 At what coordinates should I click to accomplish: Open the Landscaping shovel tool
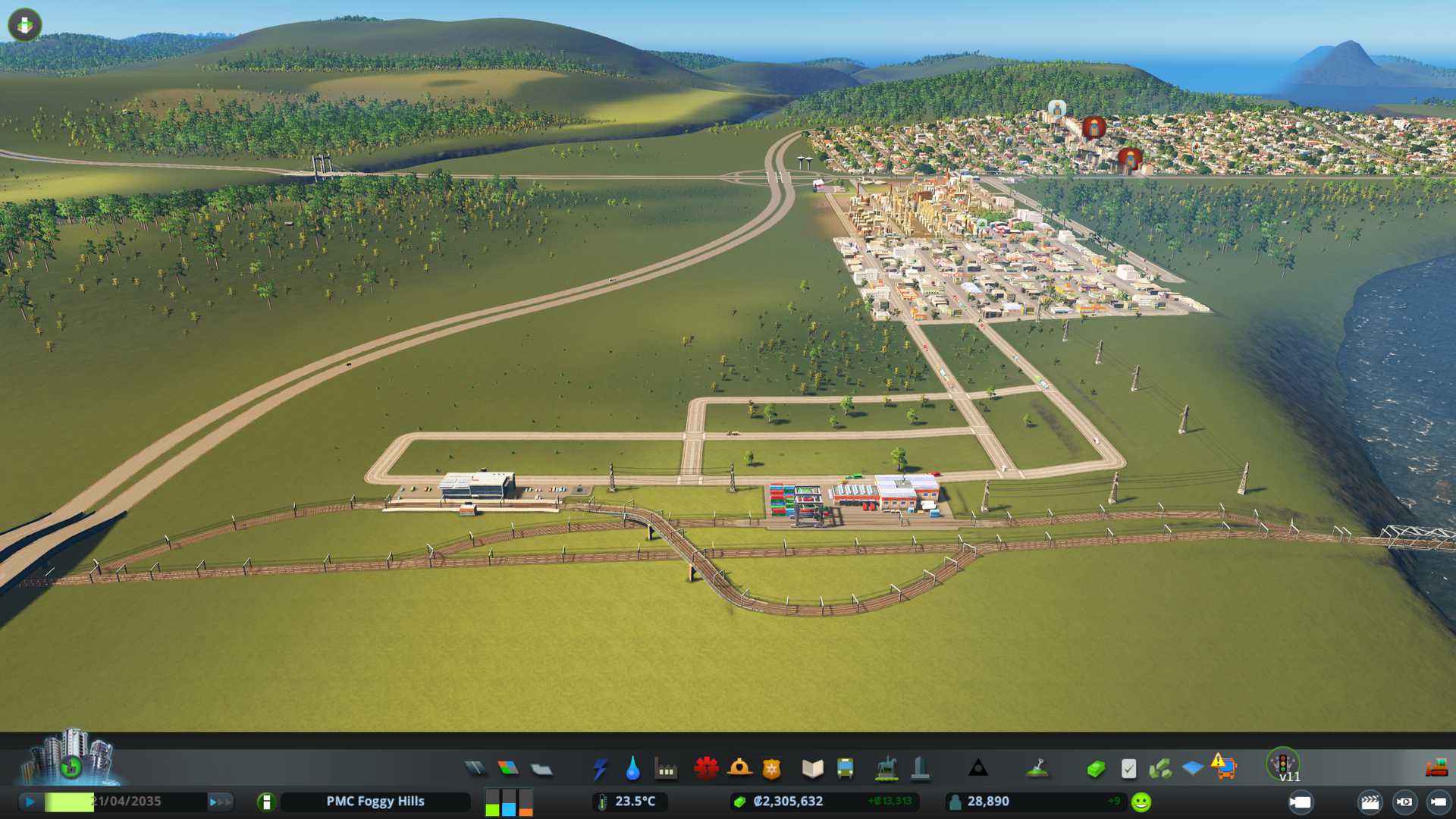coord(1037,769)
